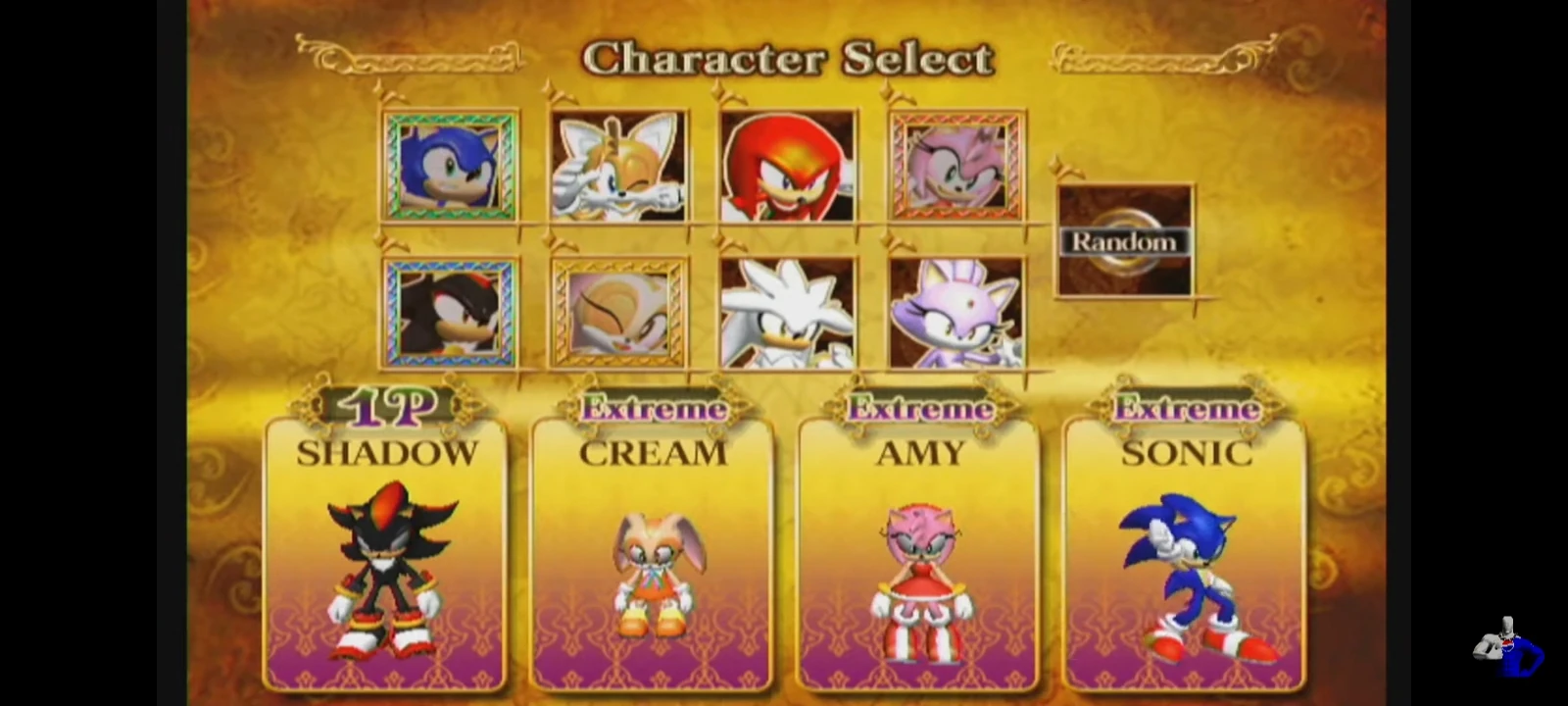
Task: Select the SONIC name label
Action: coord(1188,452)
